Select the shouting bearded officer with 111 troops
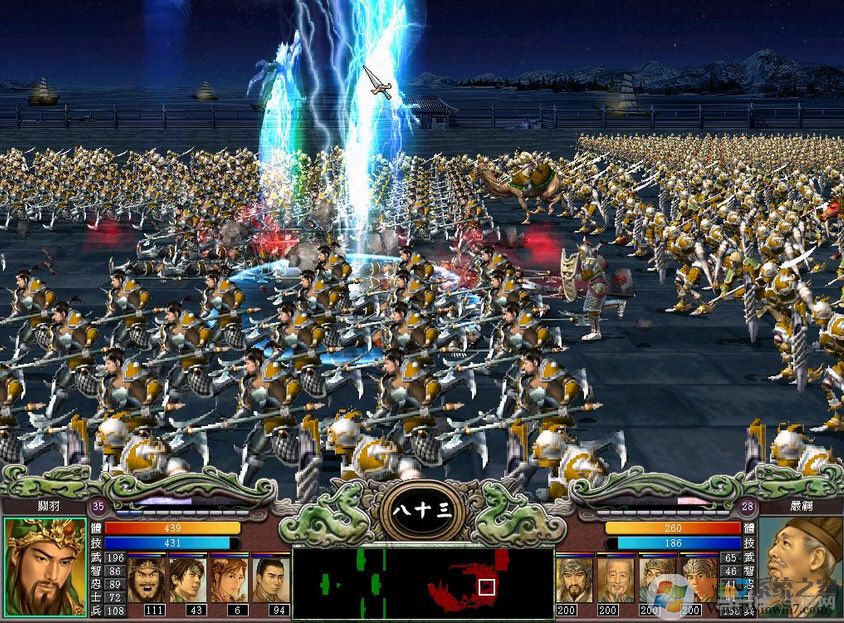844x623 pixels. [147, 579]
